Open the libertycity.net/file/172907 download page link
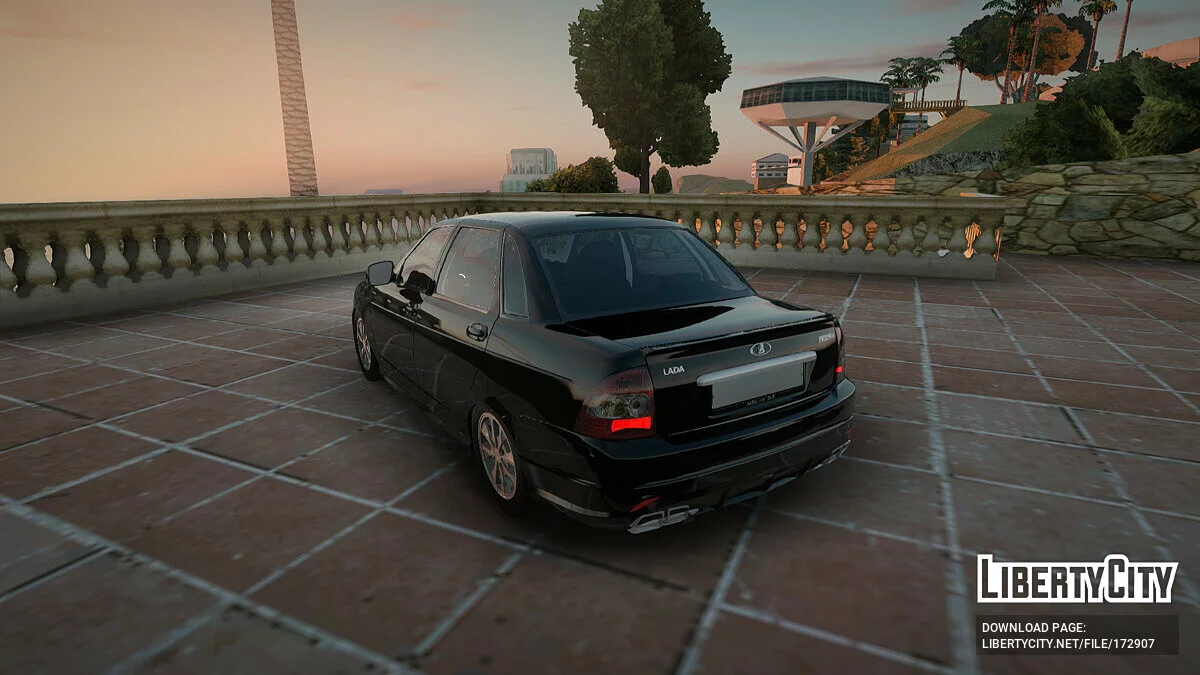The width and height of the screenshot is (1200, 675). click(1068, 644)
